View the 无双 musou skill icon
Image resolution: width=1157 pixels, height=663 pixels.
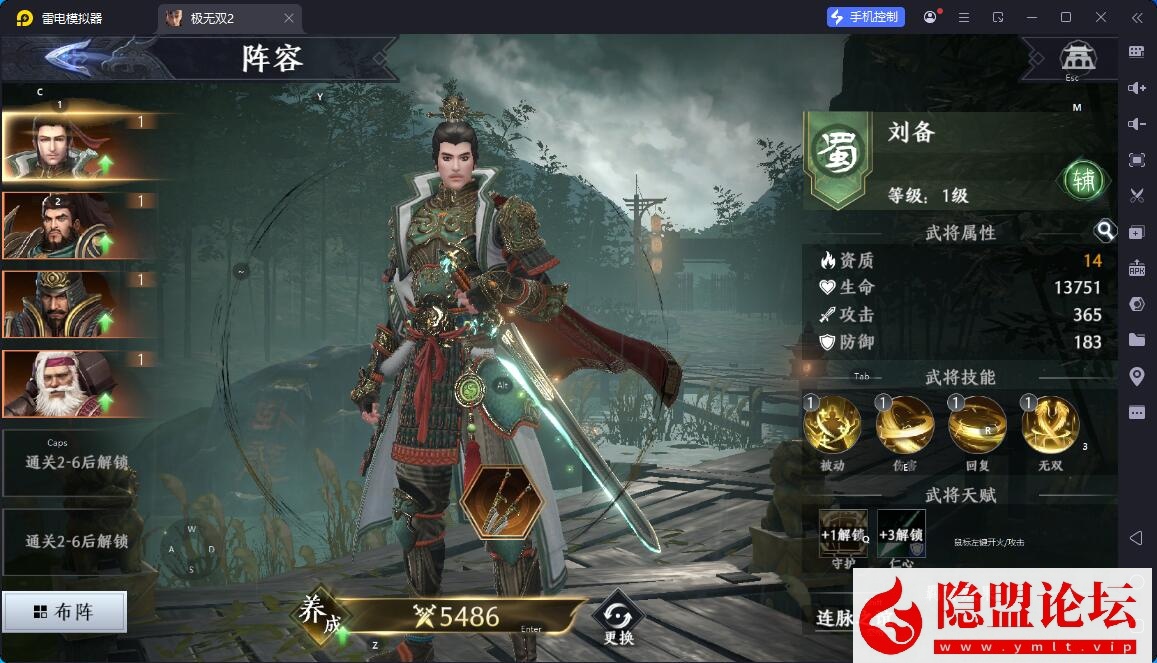coord(1050,425)
